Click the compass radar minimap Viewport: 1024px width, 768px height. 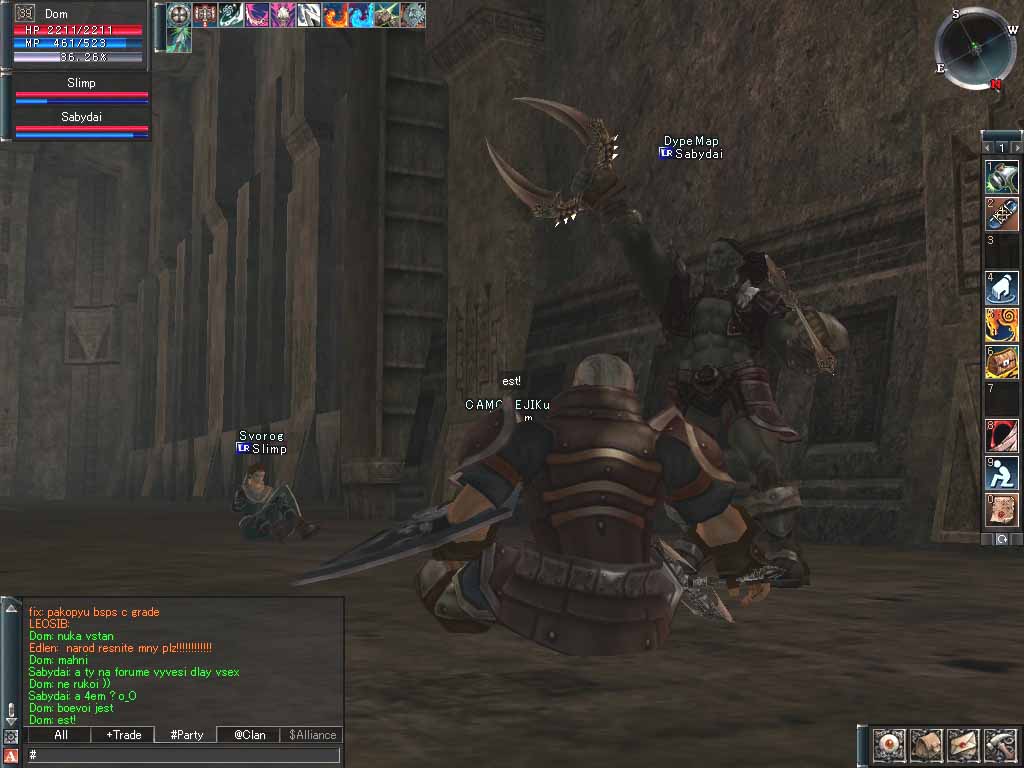point(975,48)
